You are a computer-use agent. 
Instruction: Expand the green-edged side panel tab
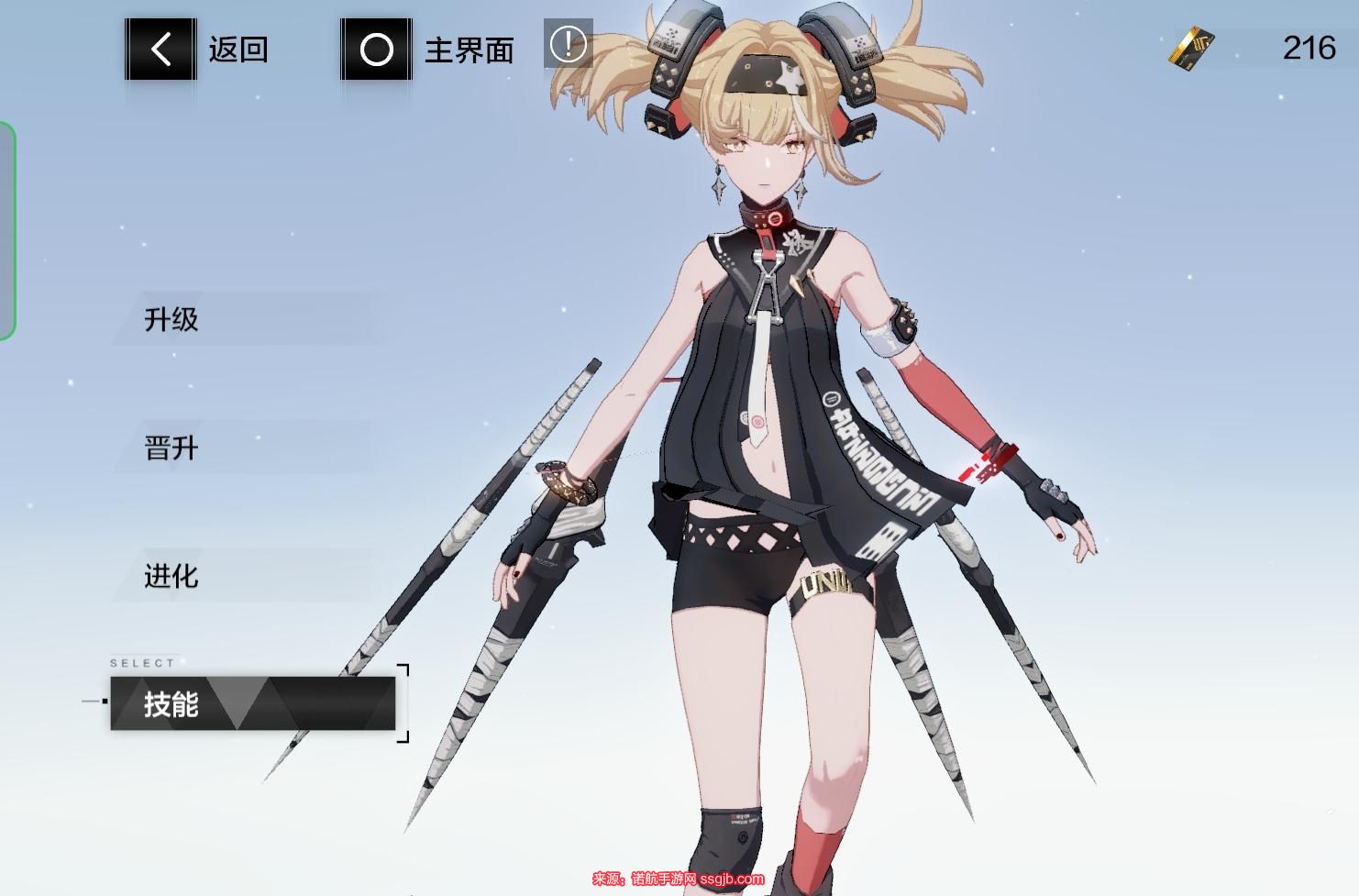click(7, 230)
